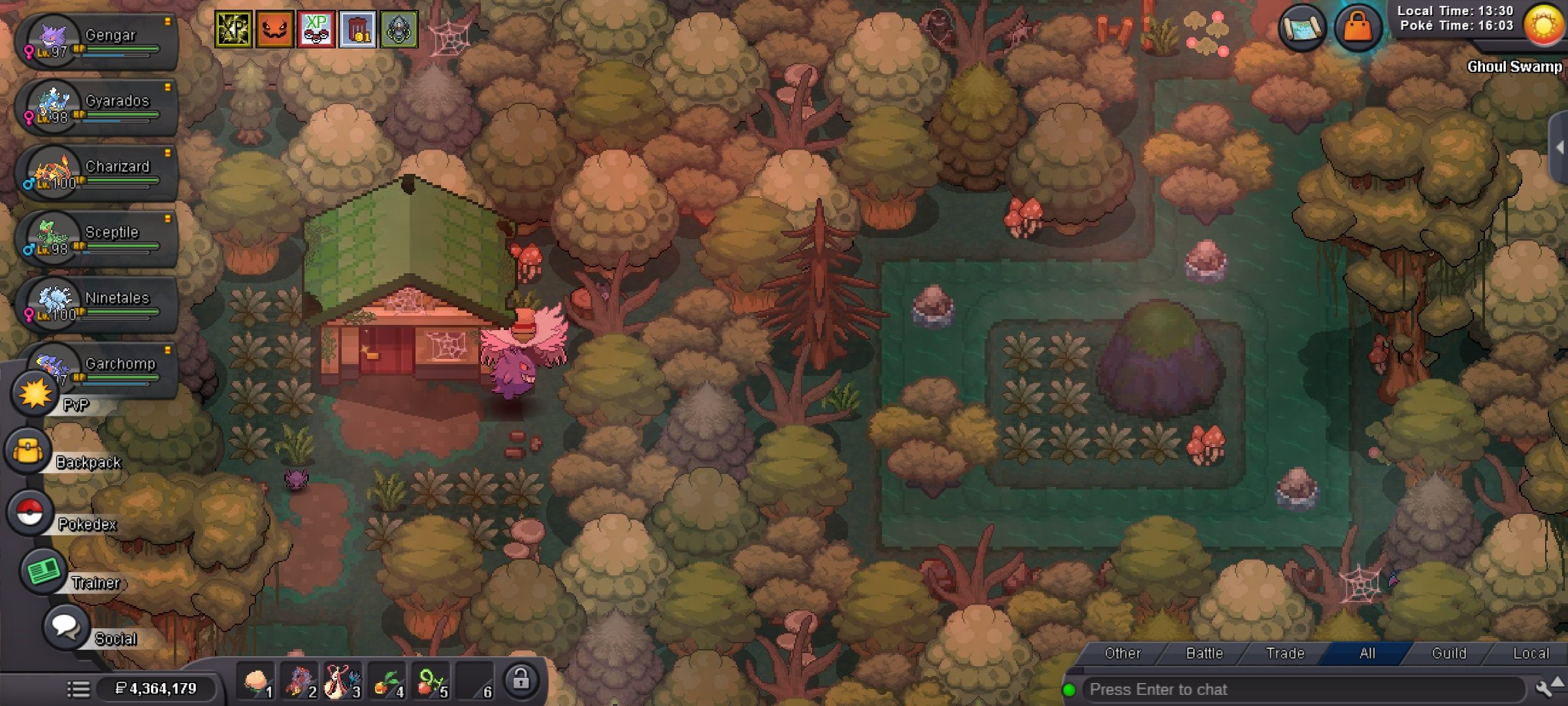Screen dimensions: 1568x706
Task: Pick Ninetales in the party list
Action: pyautogui.click(x=98, y=305)
